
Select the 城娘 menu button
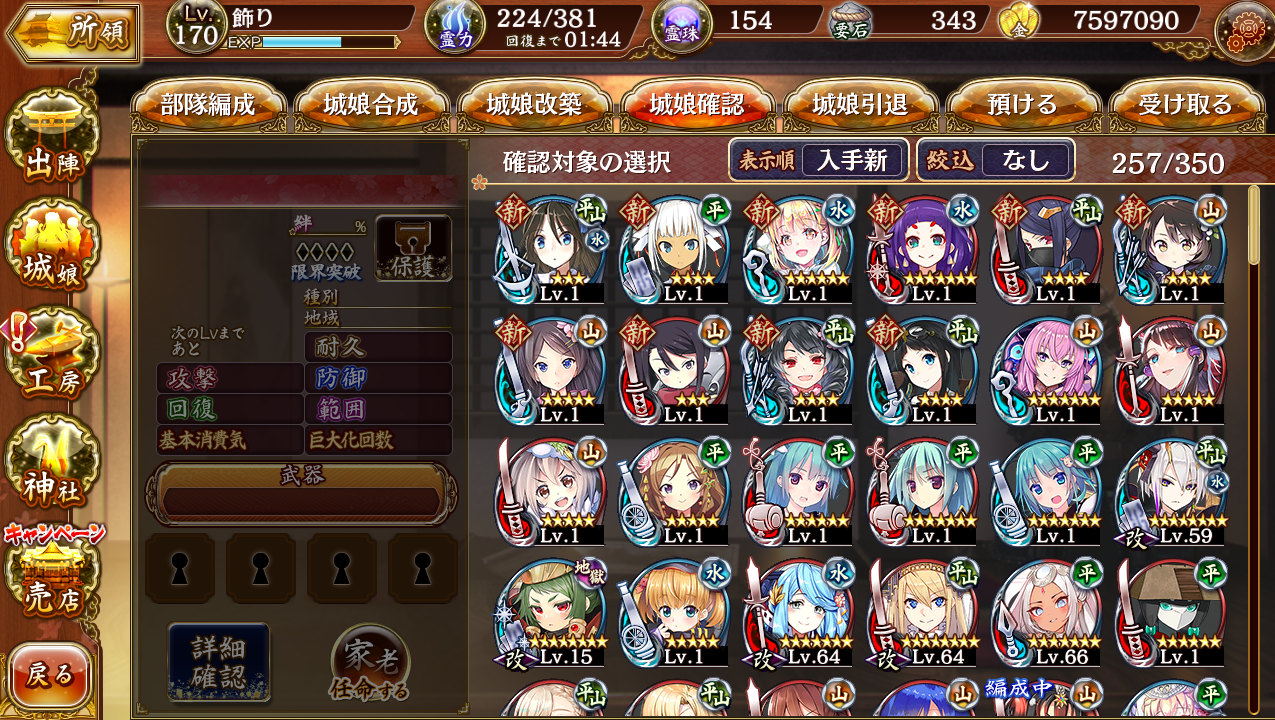[x=52, y=253]
